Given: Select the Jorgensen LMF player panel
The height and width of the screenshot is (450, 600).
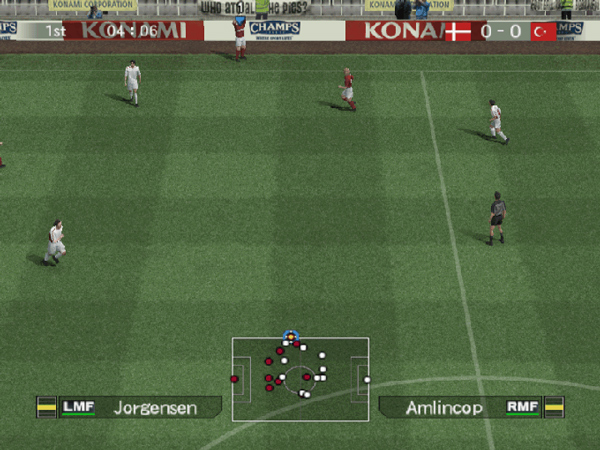Looking at the screenshot, I should [129, 407].
